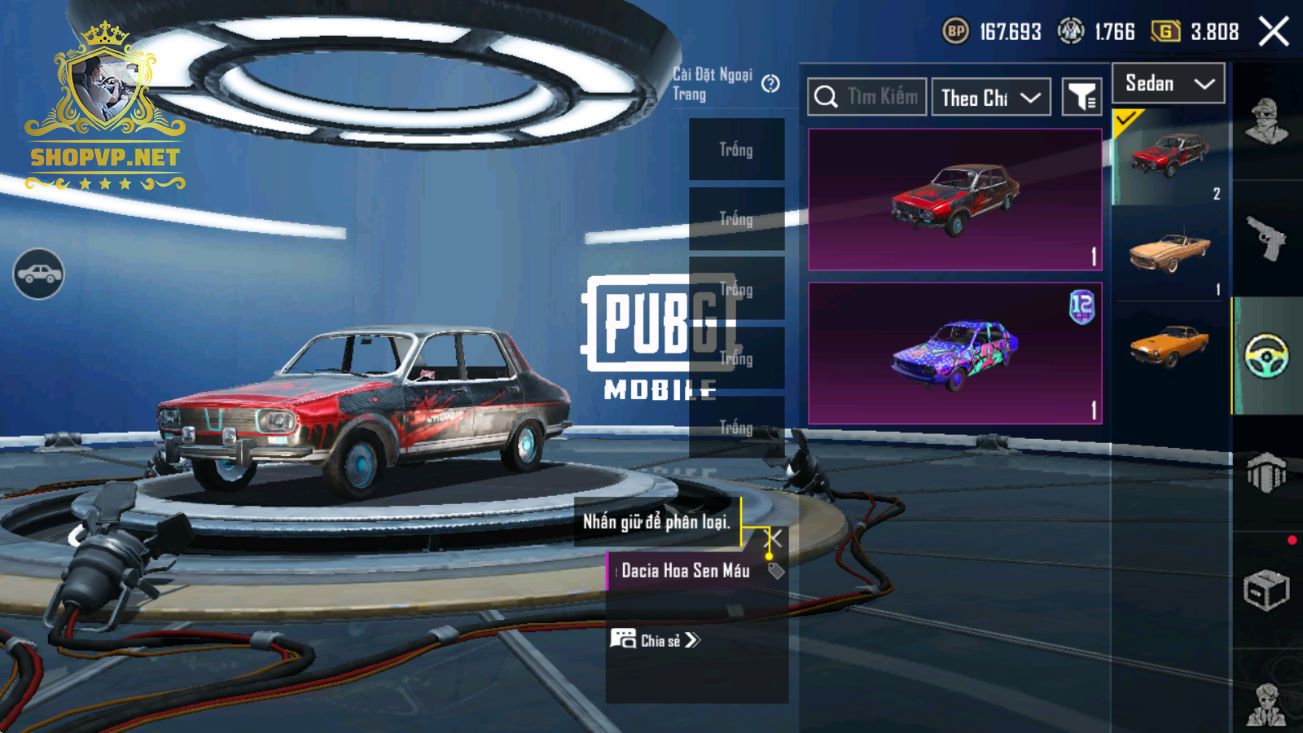
Task: Click the tag icon beside Dacia Hoa Sen Máu
Action: (x=776, y=571)
